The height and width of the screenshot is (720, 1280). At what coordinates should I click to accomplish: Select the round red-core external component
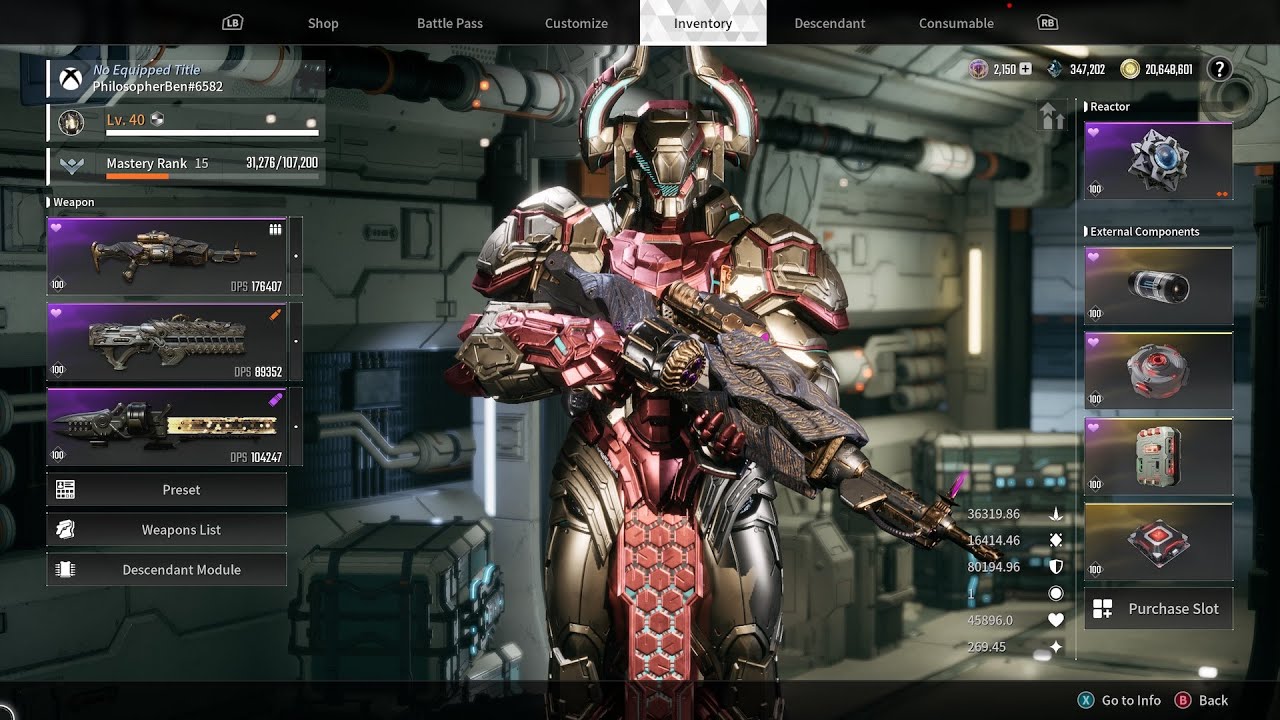click(1158, 372)
